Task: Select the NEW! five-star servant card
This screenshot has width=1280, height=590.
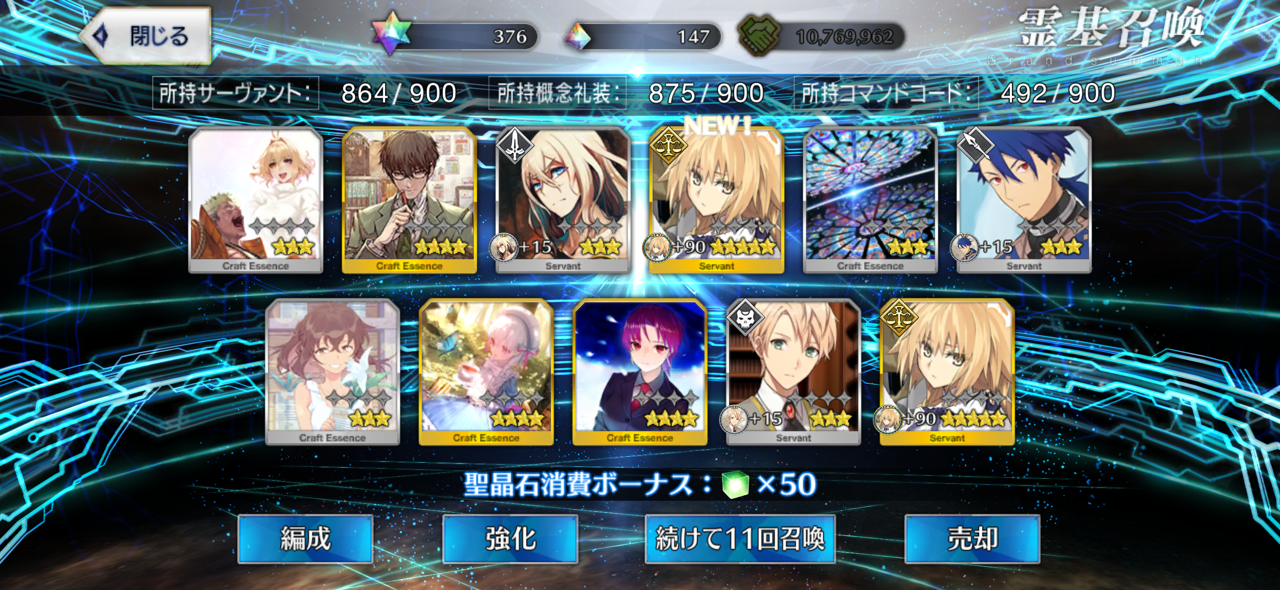Action: point(716,200)
